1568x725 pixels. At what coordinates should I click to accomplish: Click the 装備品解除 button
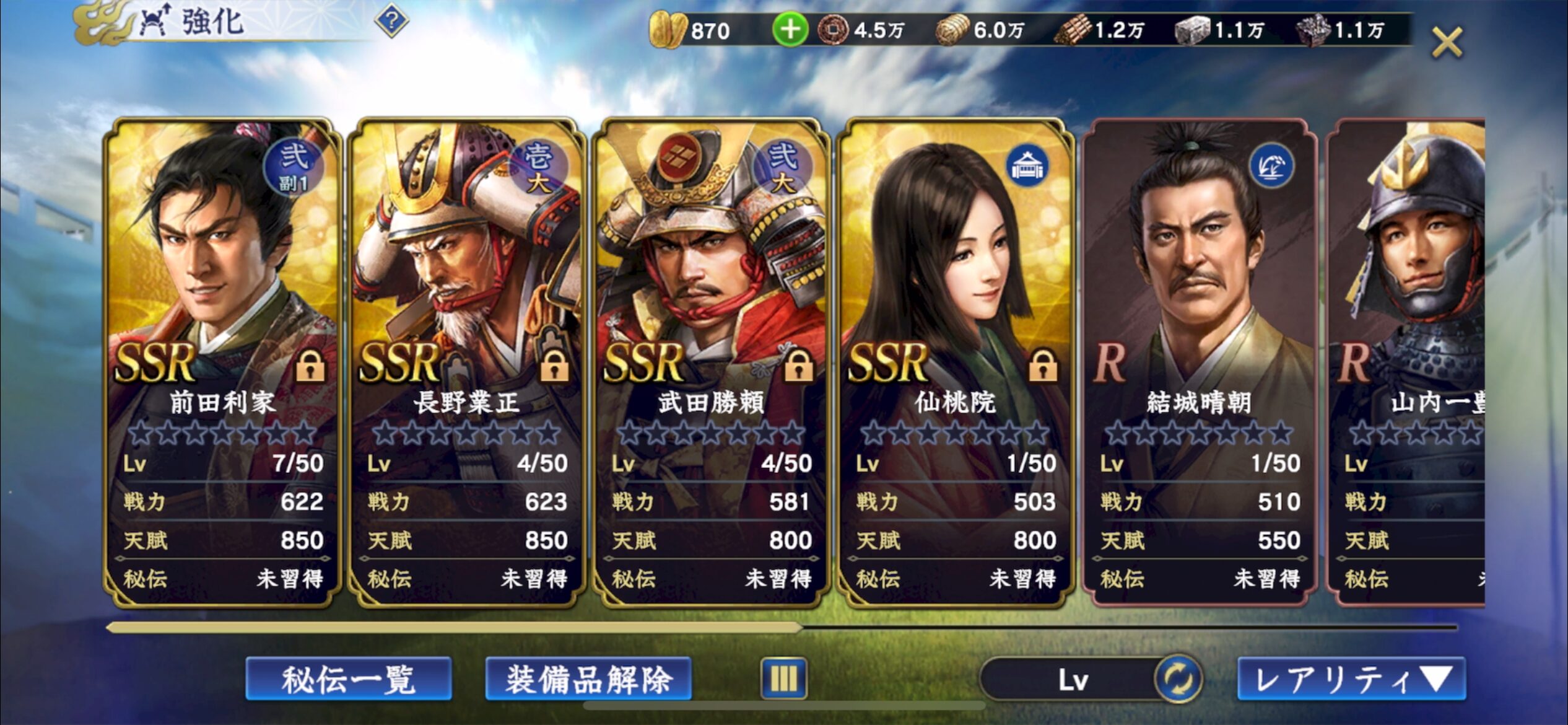[588, 679]
